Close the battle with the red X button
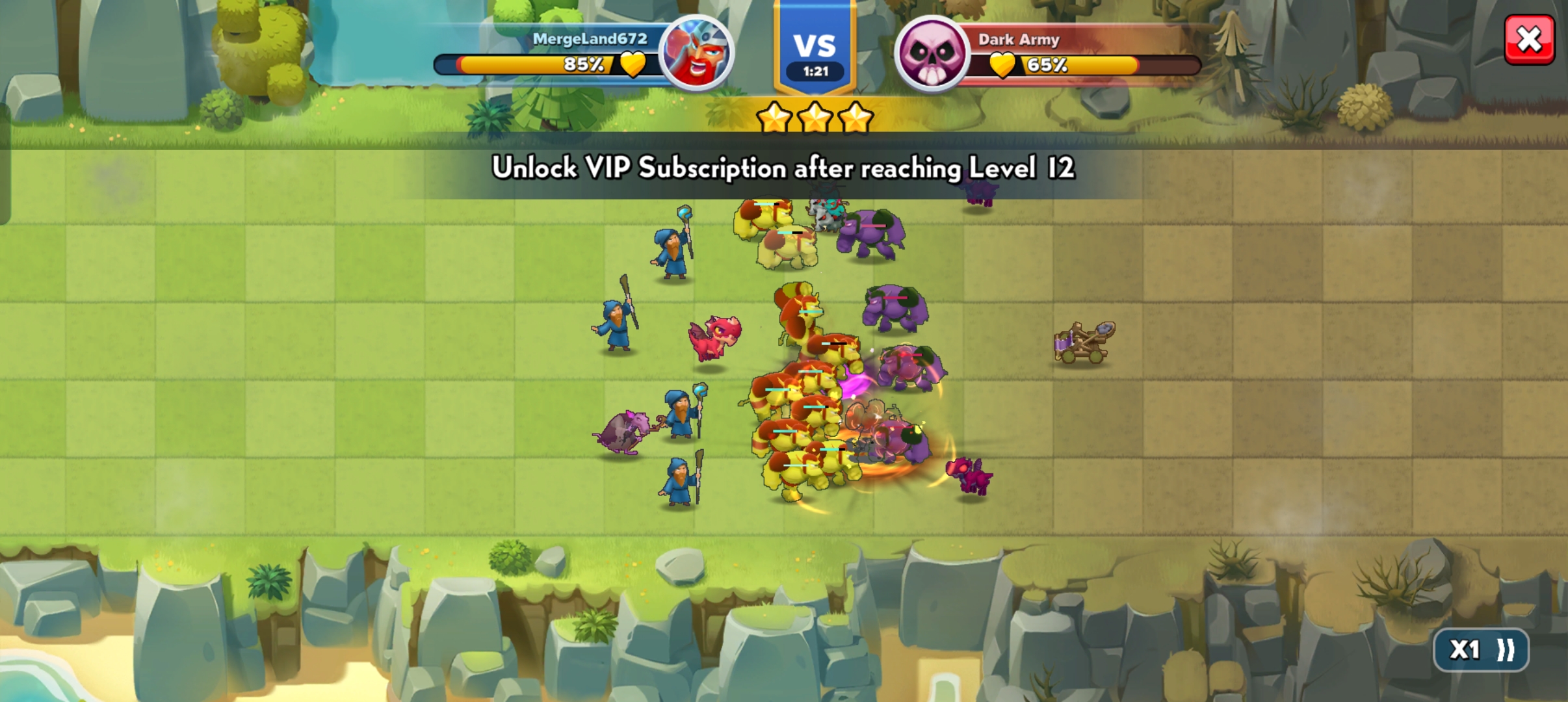Image resolution: width=1568 pixels, height=702 pixels. point(1529,40)
